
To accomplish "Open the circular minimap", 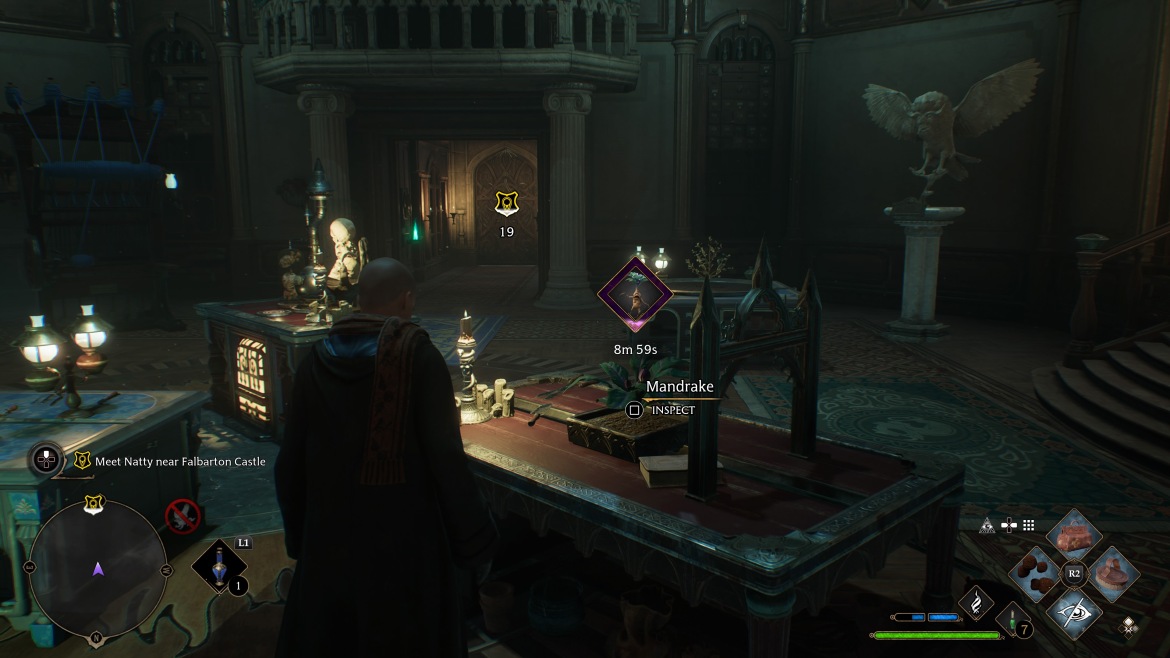I will point(97,568).
